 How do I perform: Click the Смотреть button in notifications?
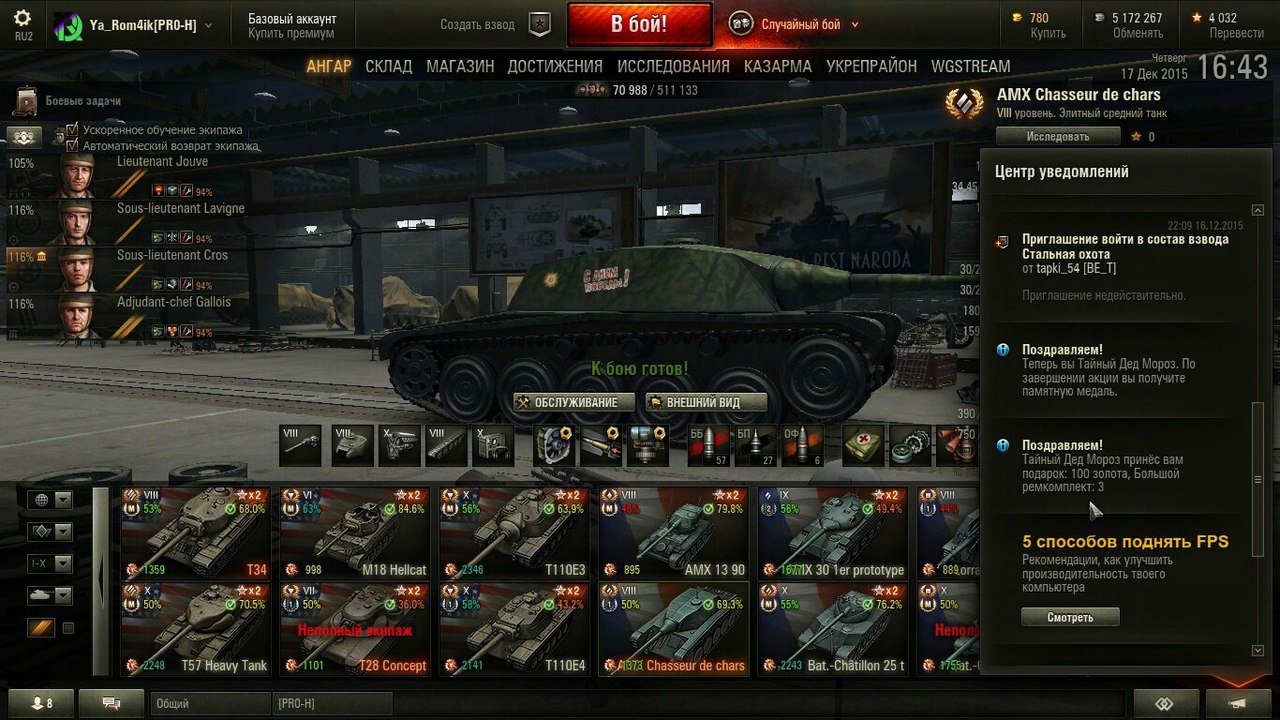point(1070,617)
